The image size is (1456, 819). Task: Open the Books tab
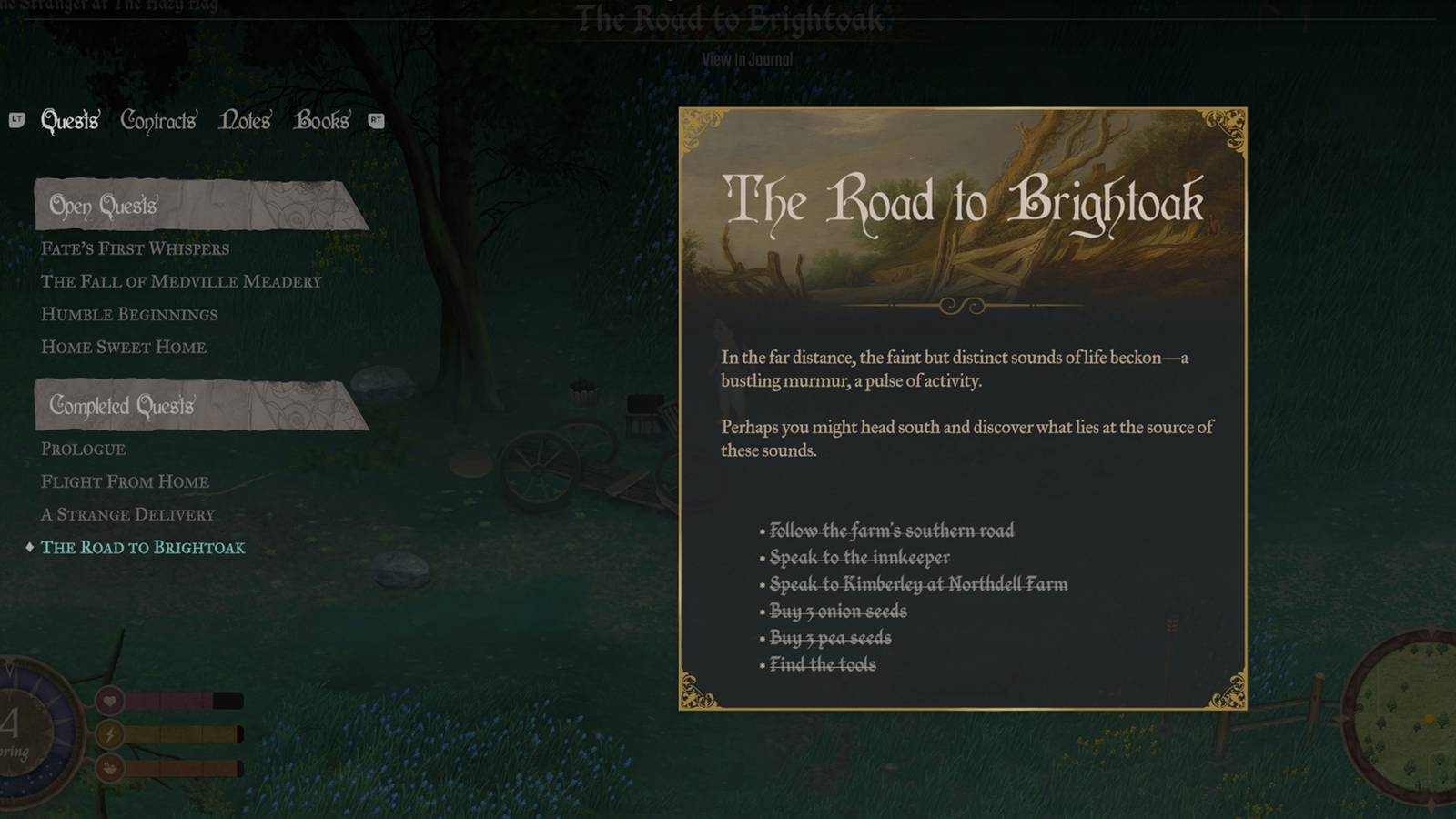point(321,120)
